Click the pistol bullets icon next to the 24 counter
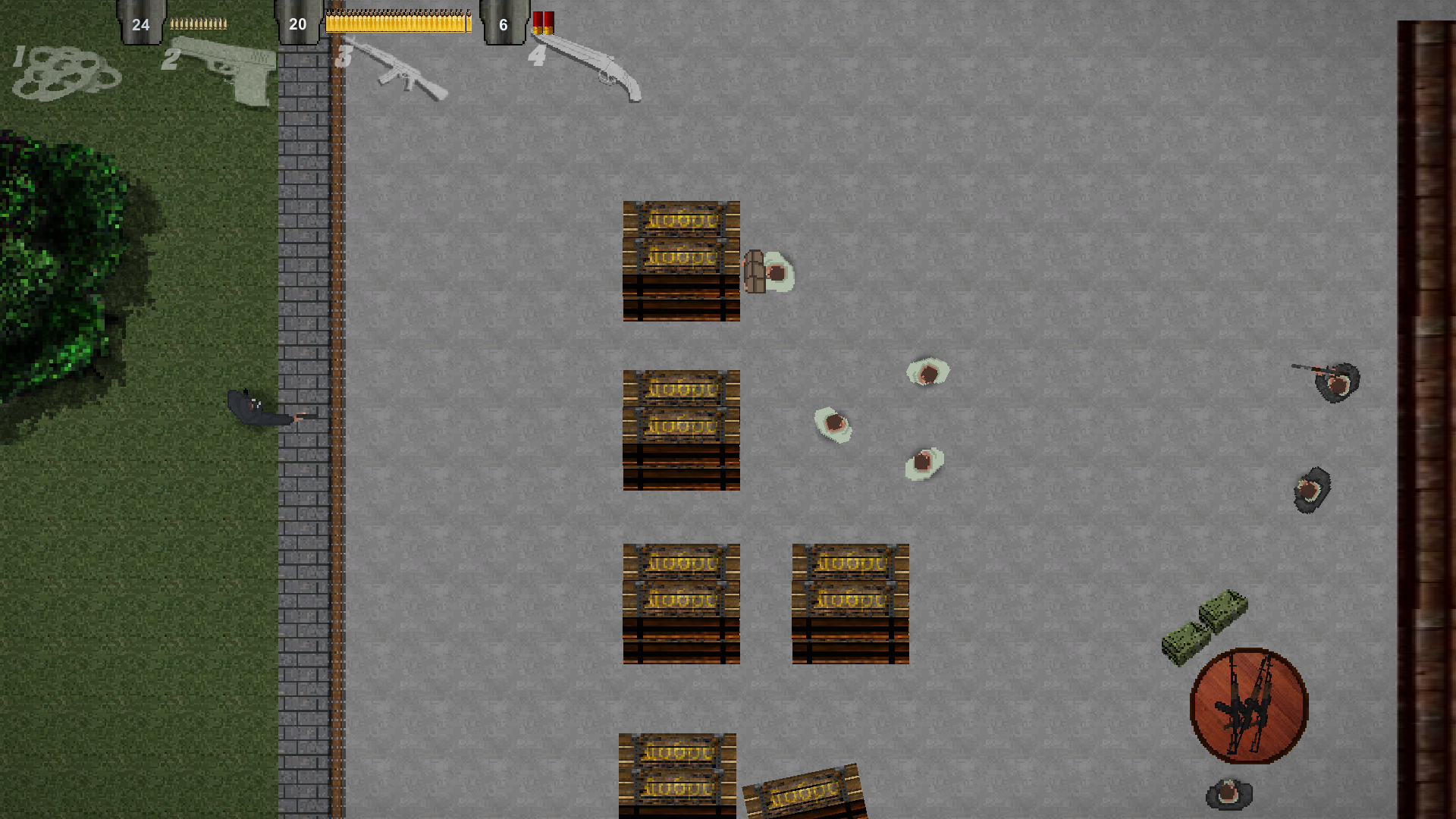This screenshot has height=819, width=1456. (199, 23)
